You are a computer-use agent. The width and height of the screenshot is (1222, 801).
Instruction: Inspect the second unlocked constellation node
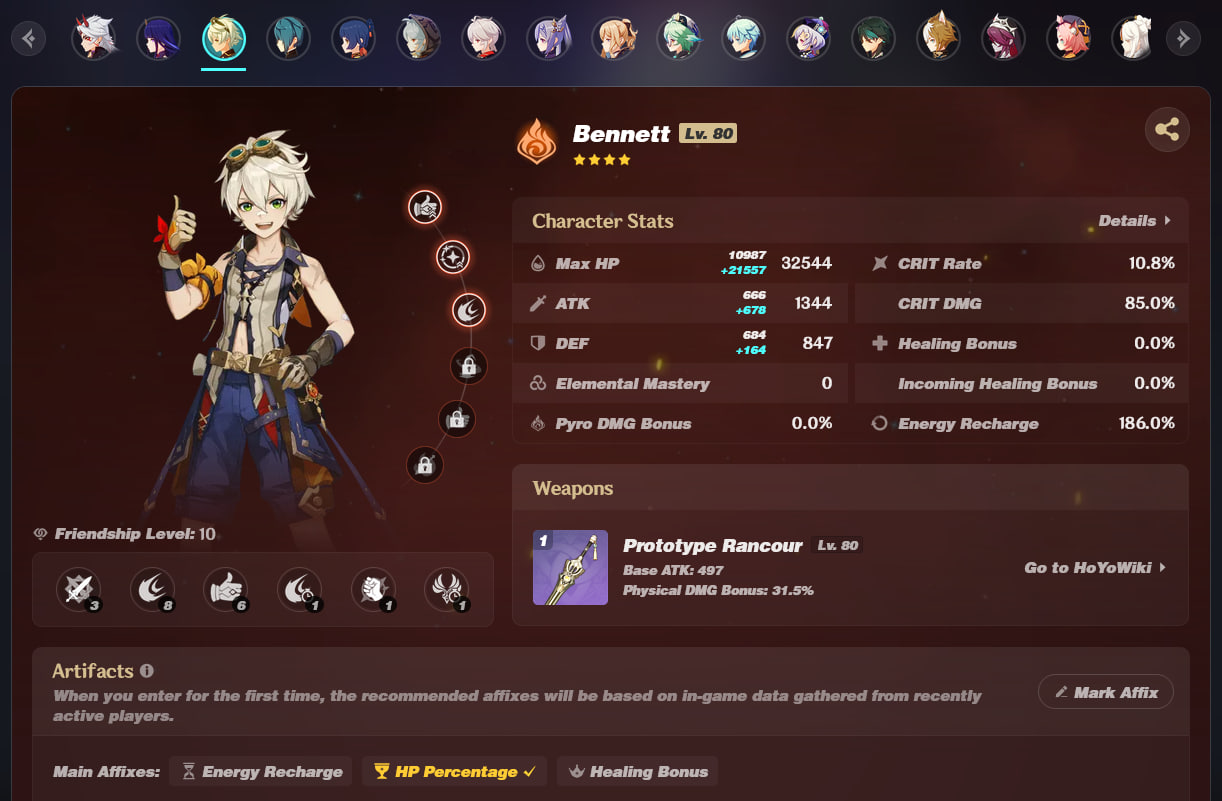[452, 258]
